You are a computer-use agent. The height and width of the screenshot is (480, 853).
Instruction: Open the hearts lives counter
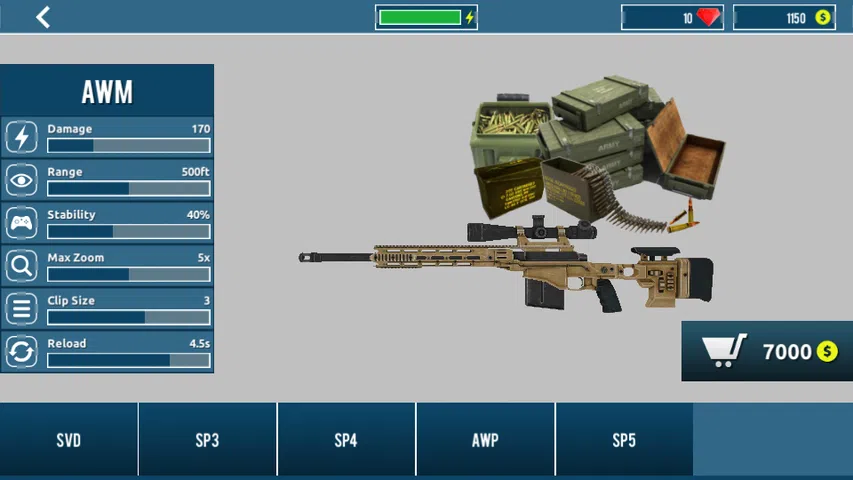(672, 18)
